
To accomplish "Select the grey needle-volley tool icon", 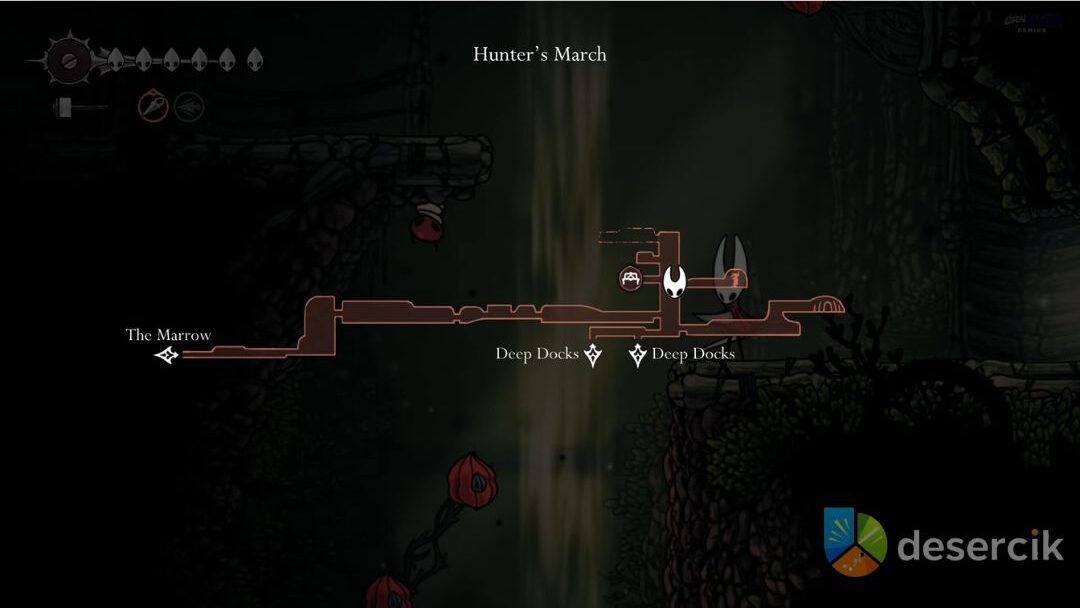I will [189, 106].
